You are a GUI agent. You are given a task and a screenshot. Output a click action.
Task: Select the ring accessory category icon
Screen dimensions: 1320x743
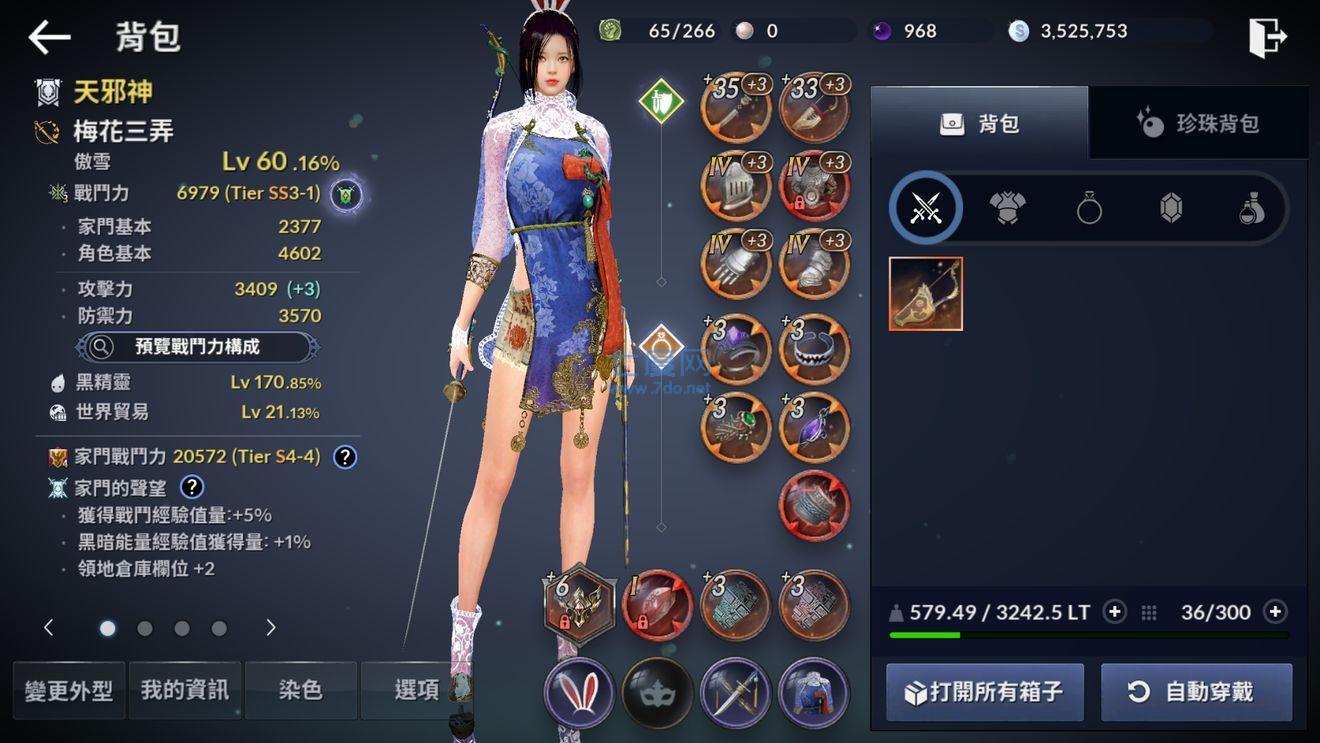[1088, 208]
